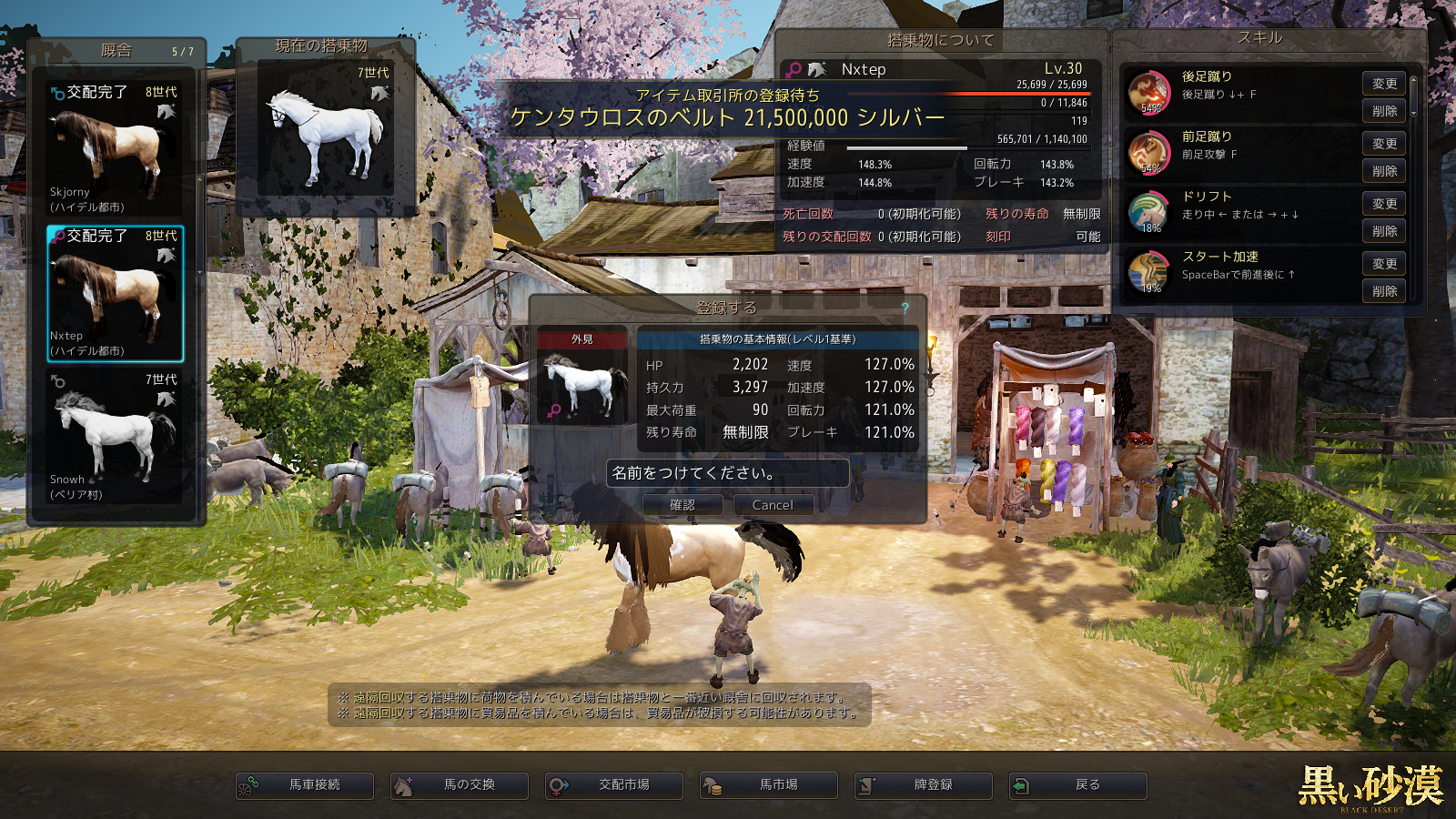Change the 後足蹴り skill
This screenshot has width=1456, height=819.
(1384, 84)
